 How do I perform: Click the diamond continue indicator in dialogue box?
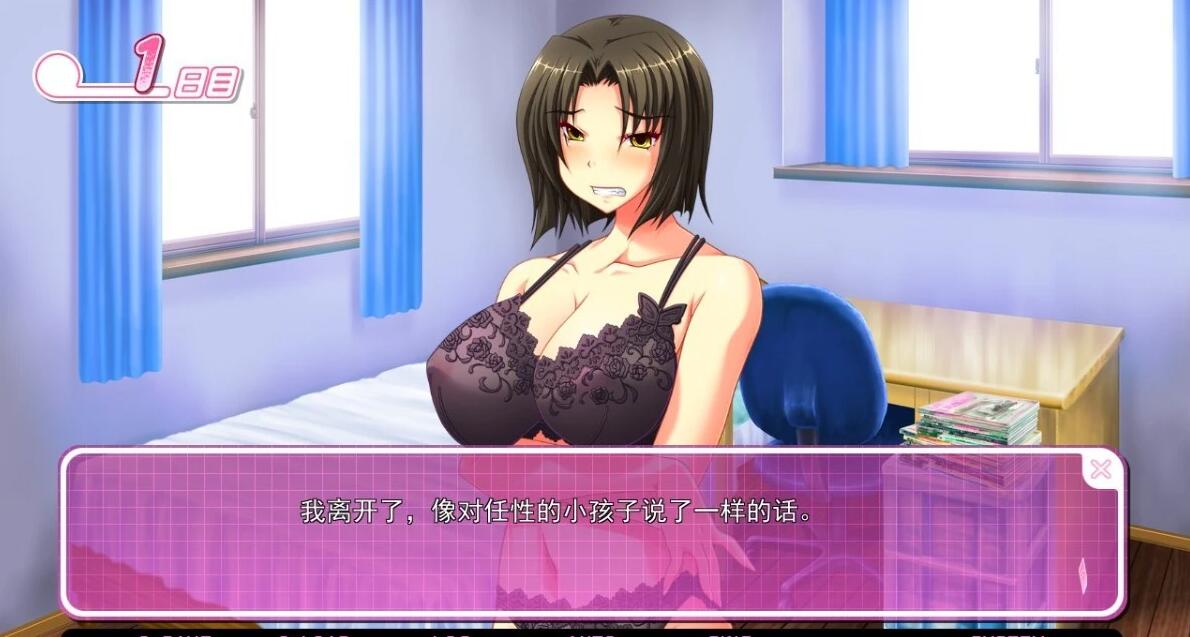(1081, 573)
